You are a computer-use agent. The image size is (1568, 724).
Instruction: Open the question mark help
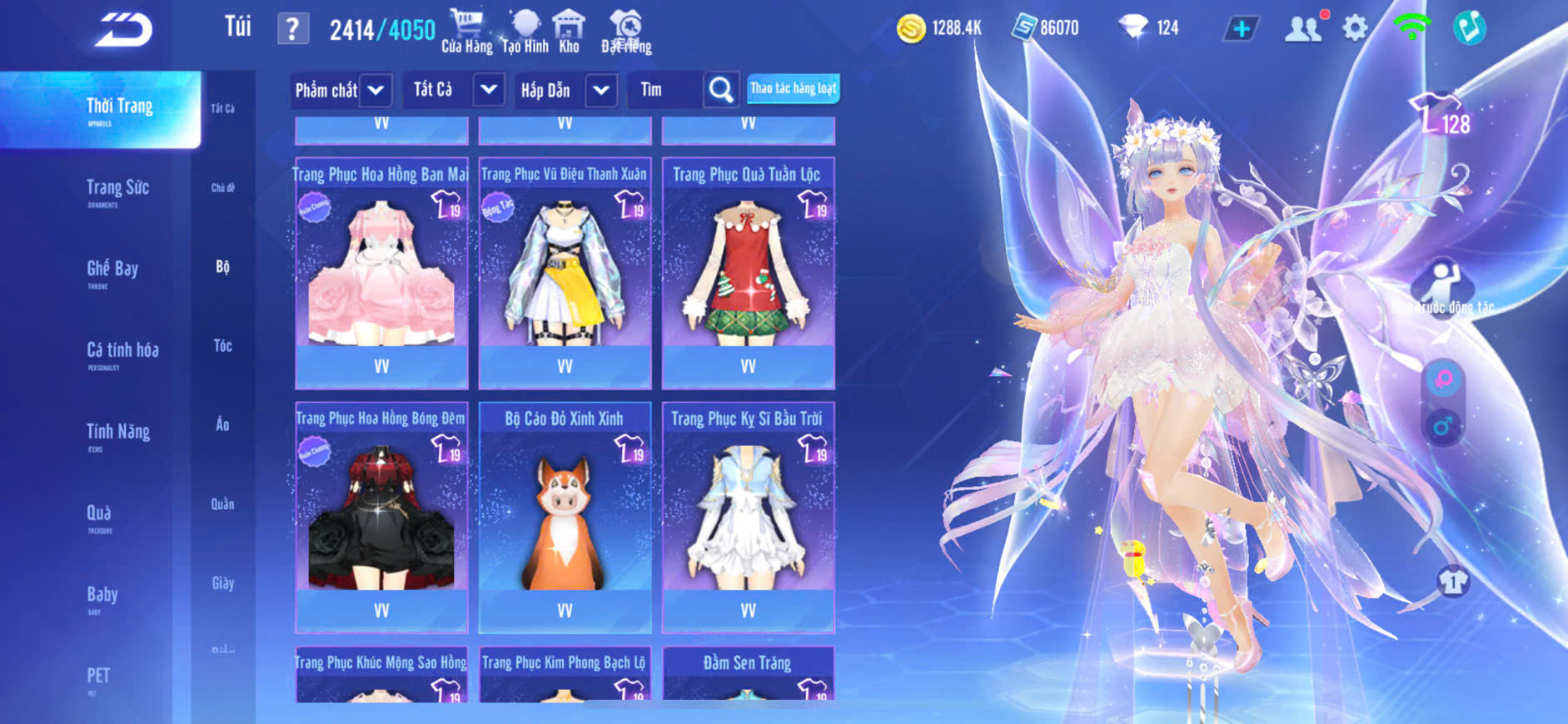point(292,29)
